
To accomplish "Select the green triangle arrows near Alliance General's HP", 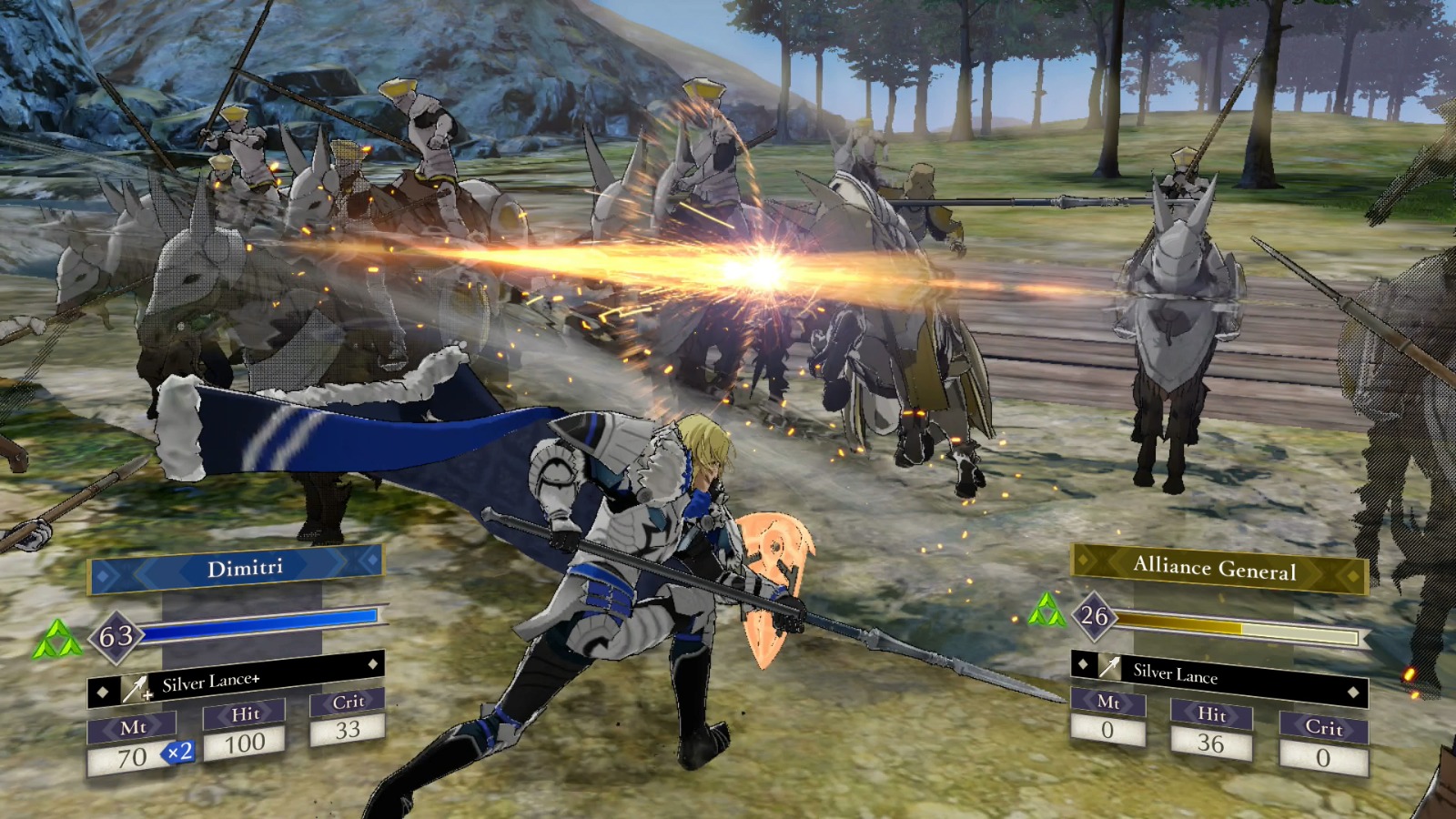I will click(x=1048, y=612).
